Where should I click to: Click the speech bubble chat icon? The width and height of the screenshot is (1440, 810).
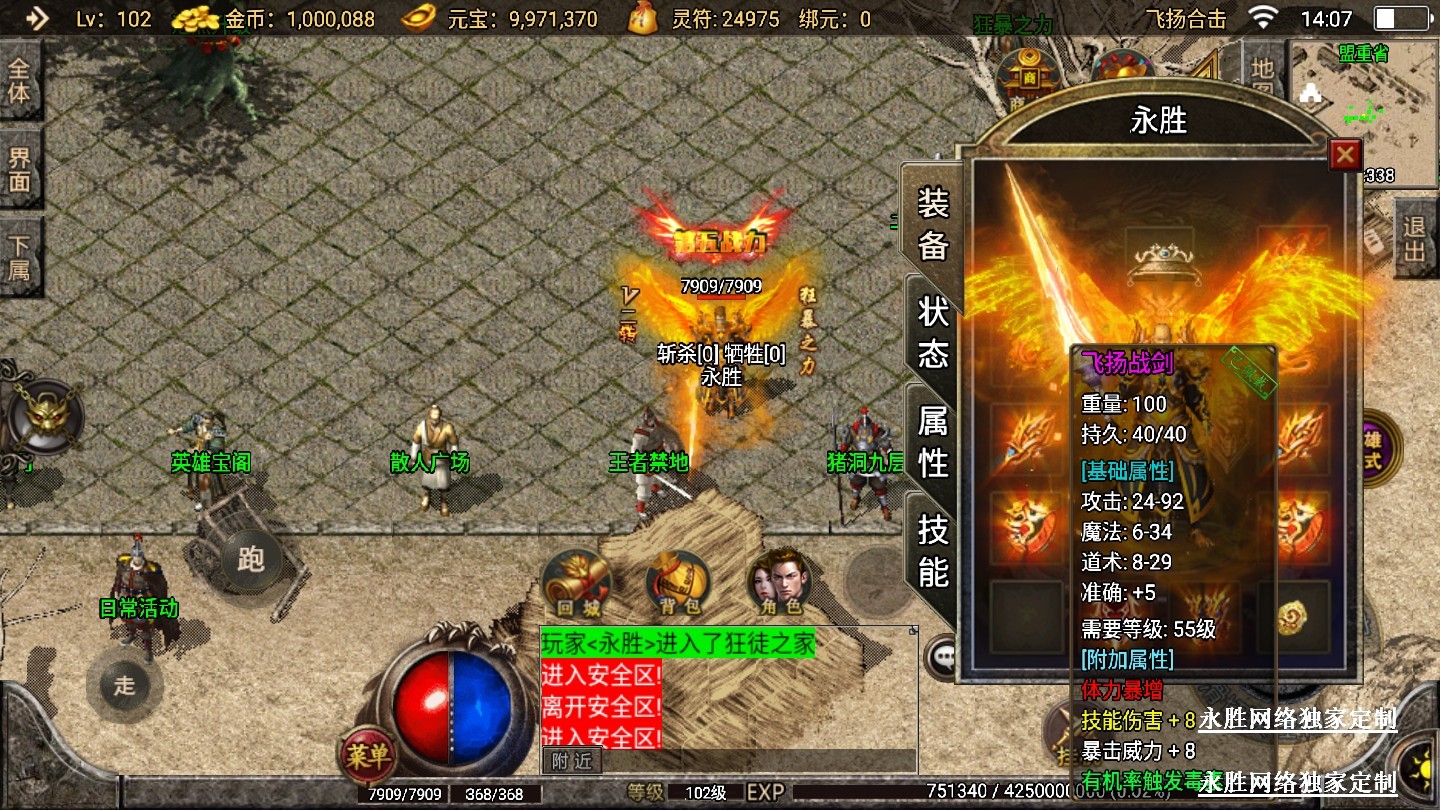point(944,657)
